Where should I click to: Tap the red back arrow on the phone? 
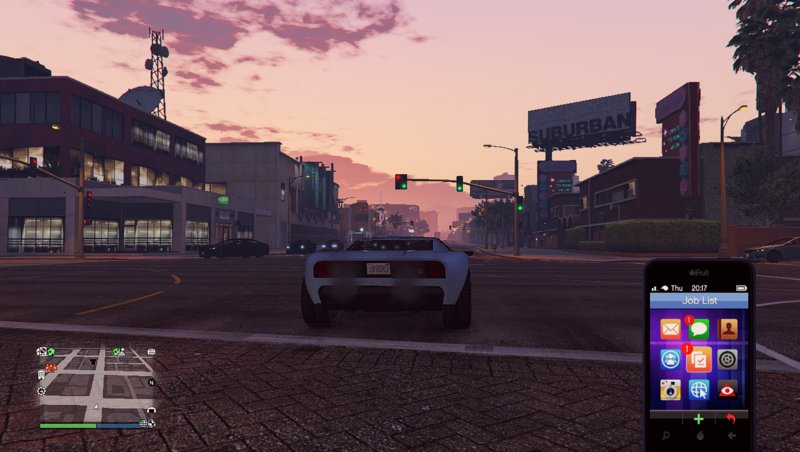pyautogui.click(x=730, y=418)
